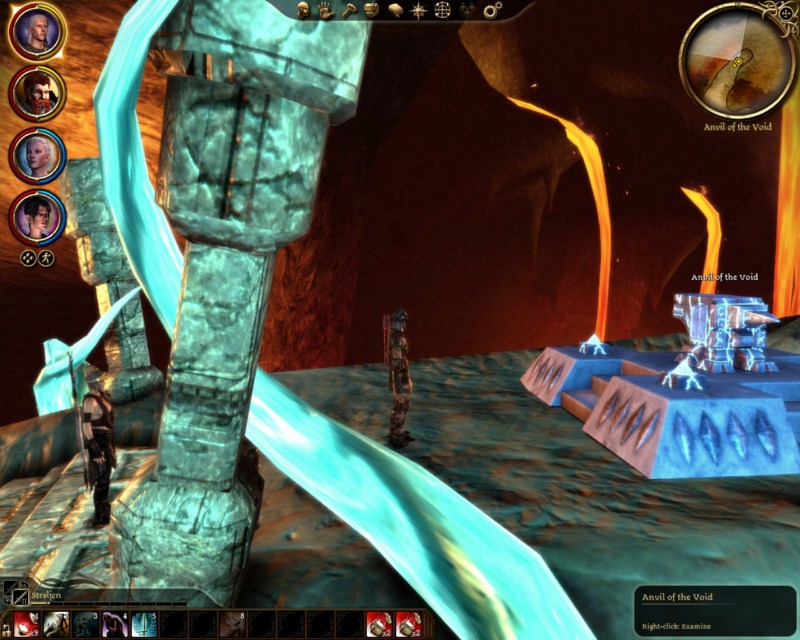Click the select-all-party button below portraits
800x640 pixels.
(x=28, y=257)
